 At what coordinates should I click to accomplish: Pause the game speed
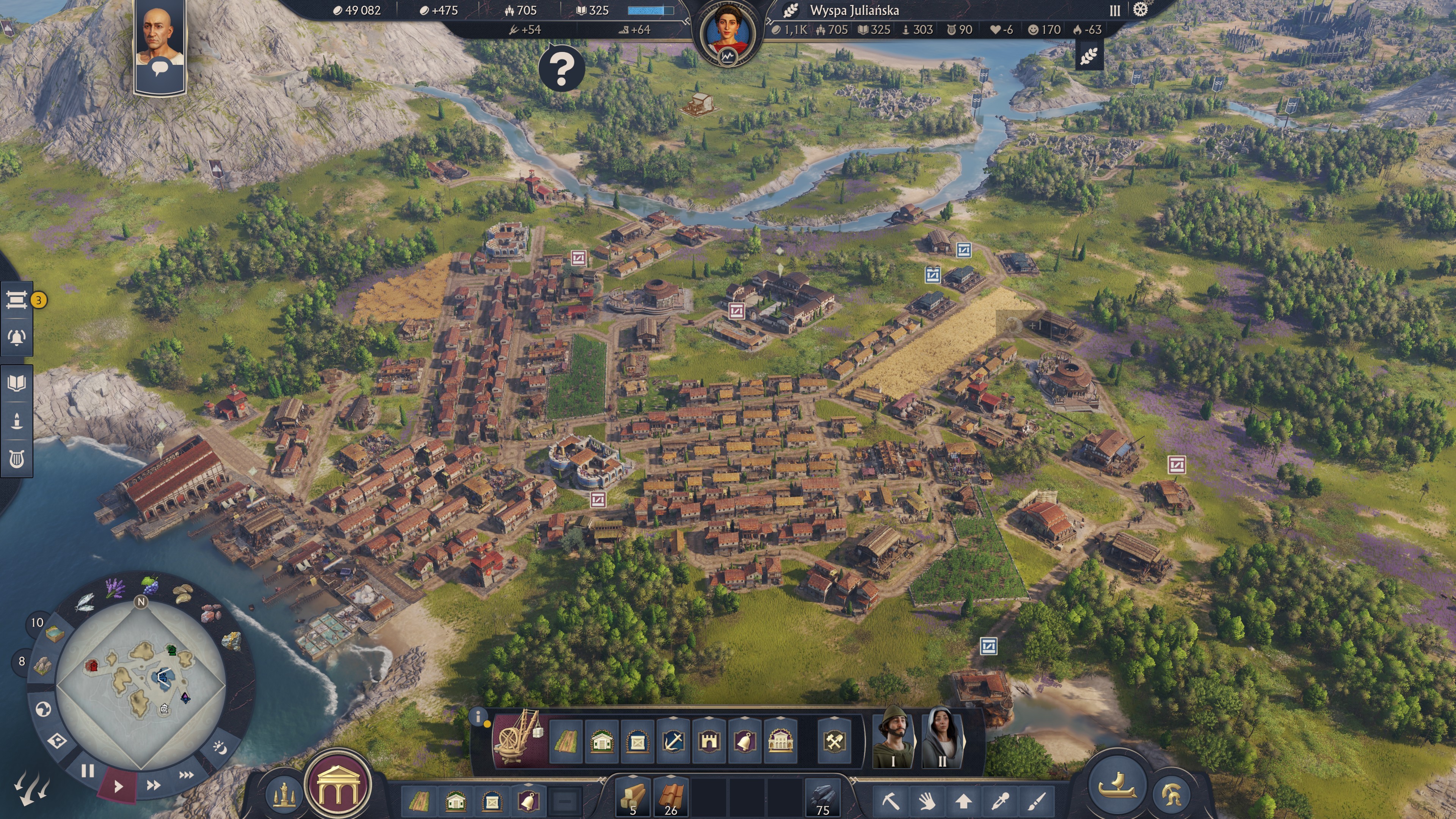[87, 770]
